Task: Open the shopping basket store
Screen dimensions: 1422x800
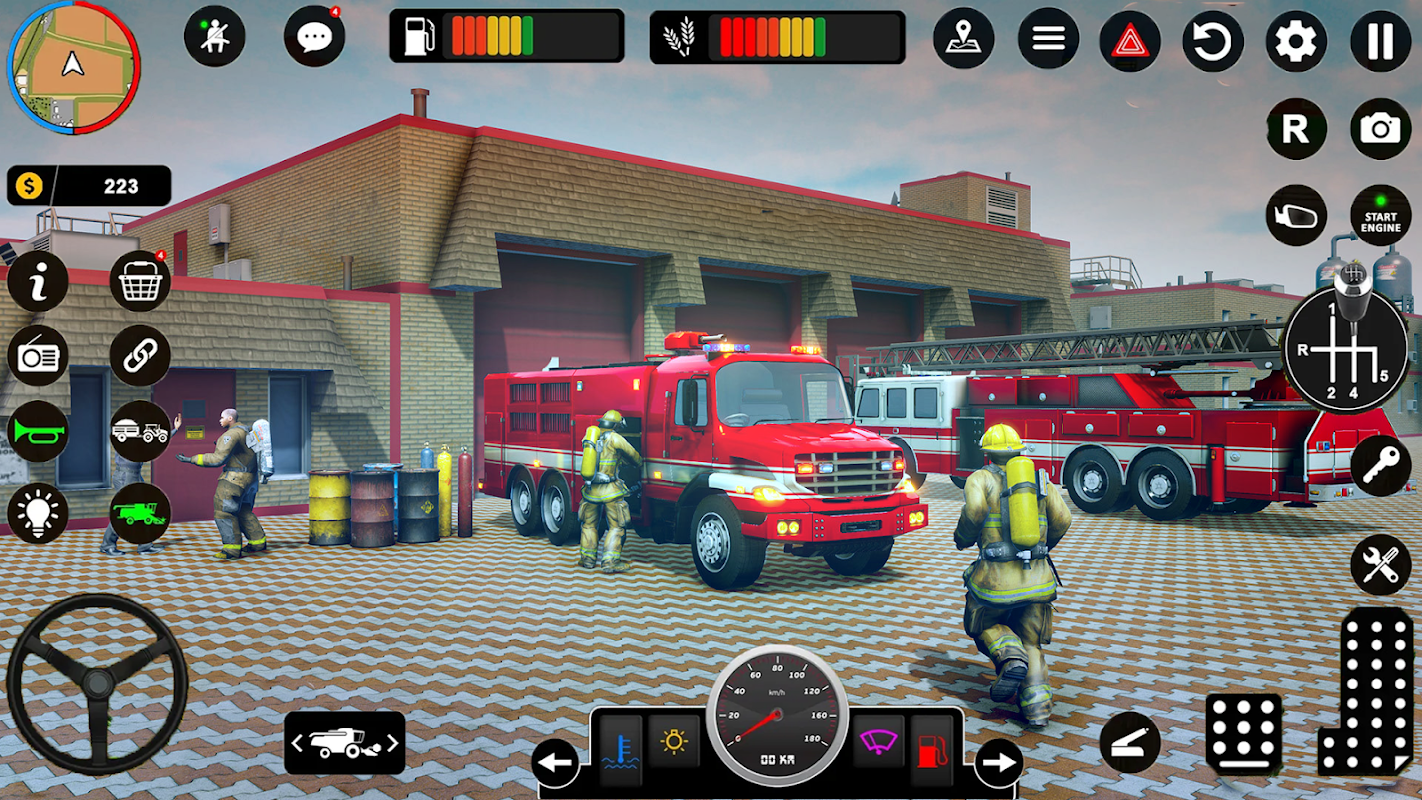Action: coord(140,282)
